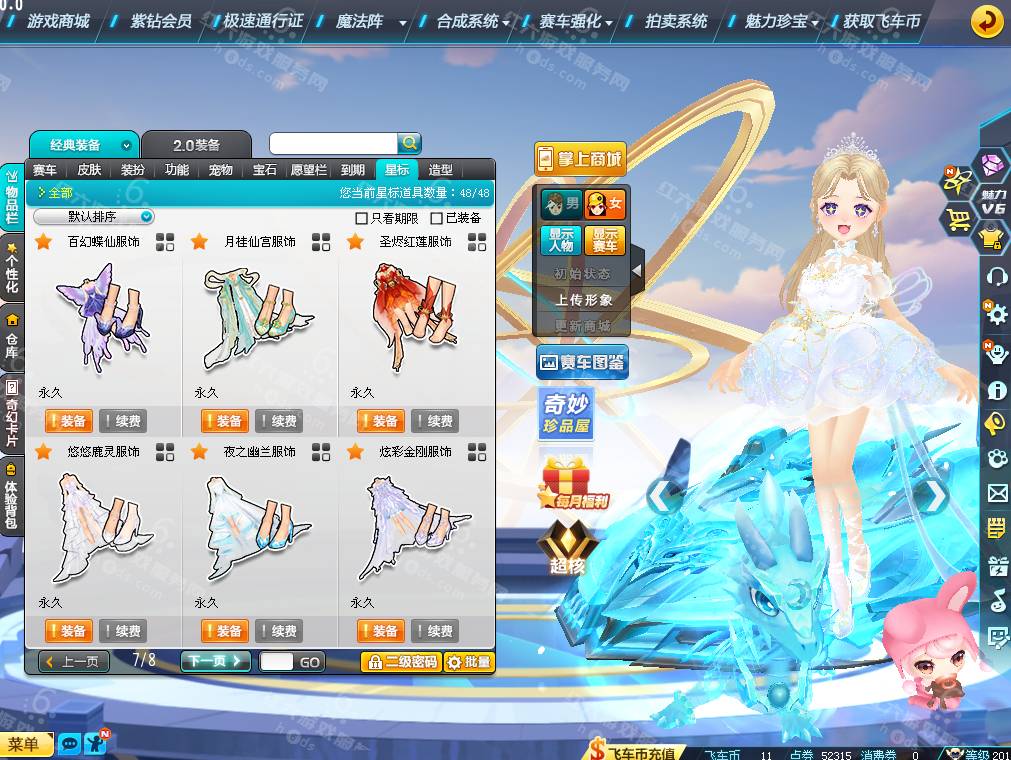Click the yellow back arrow button
Screen dimensions: 1011x760
click(987, 21)
